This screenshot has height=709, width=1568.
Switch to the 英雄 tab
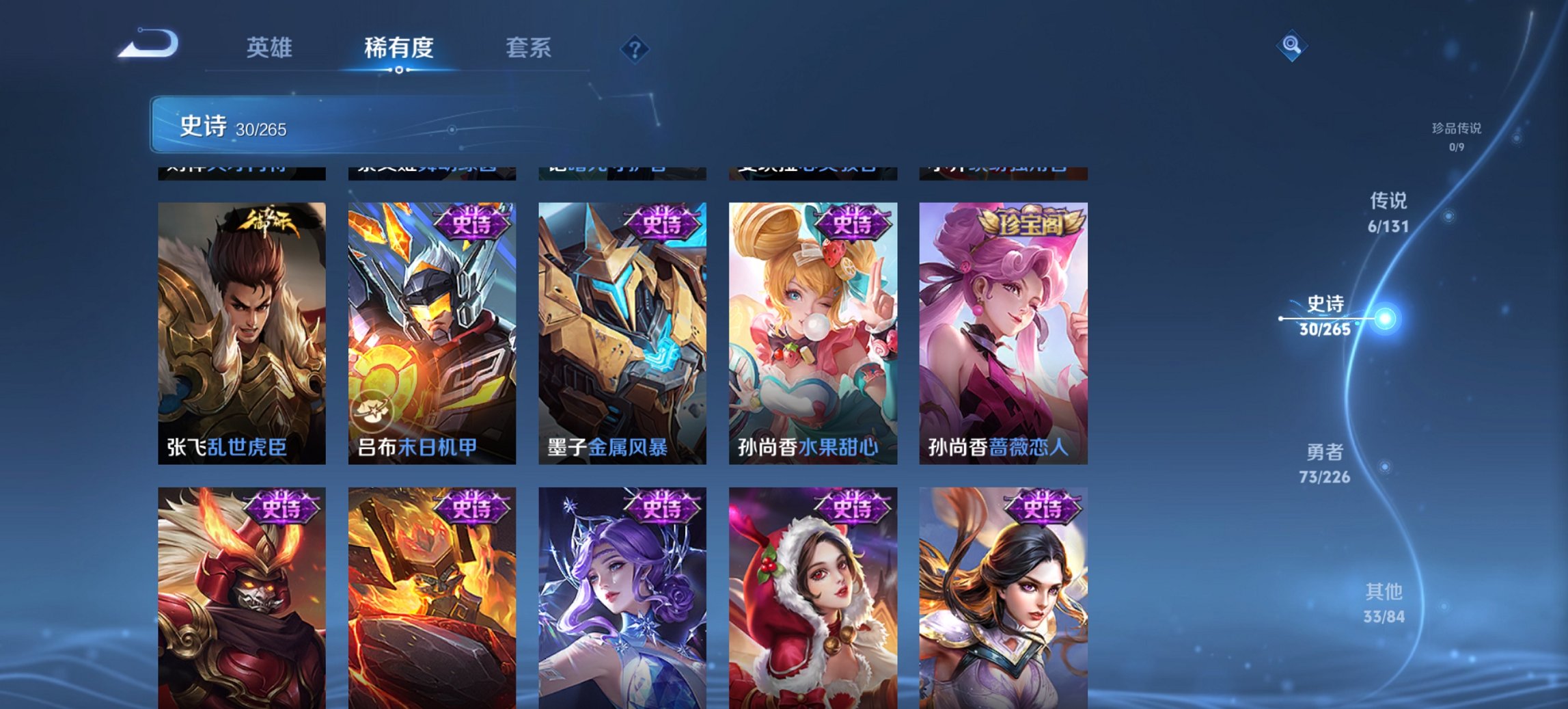271,48
